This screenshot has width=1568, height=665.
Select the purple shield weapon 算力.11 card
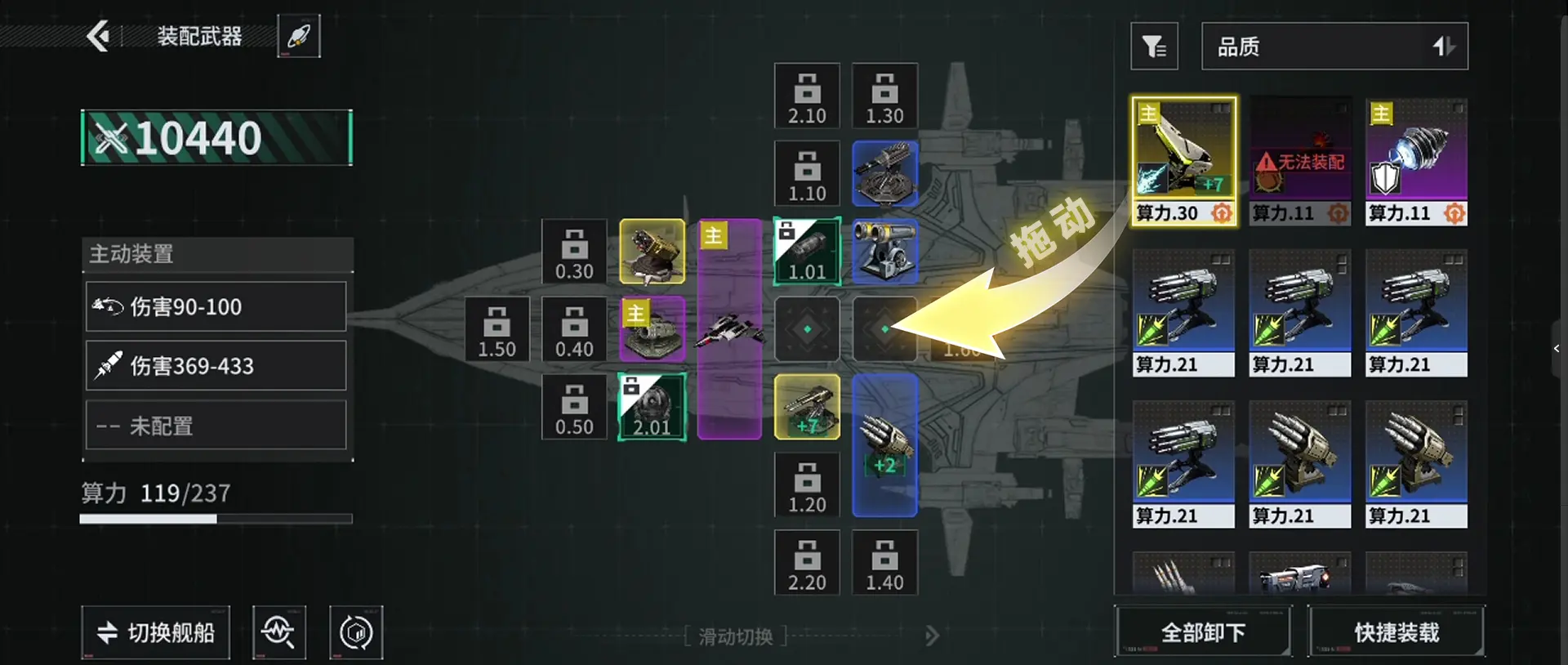pyautogui.click(x=1416, y=161)
